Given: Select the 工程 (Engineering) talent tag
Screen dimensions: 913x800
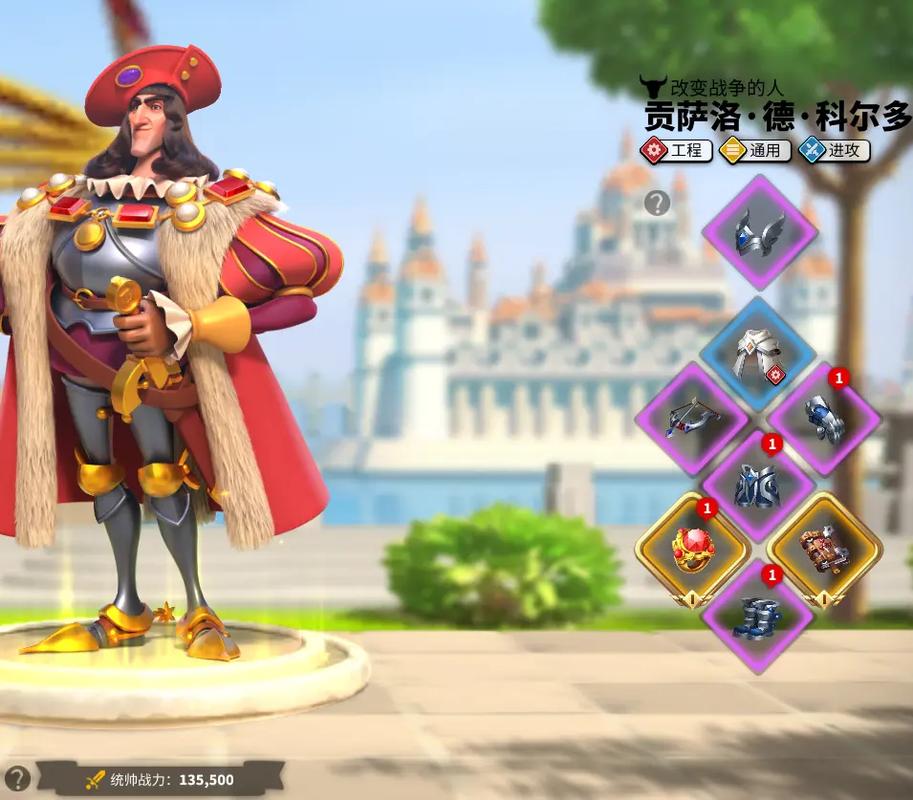Looking at the screenshot, I should [677, 151].
